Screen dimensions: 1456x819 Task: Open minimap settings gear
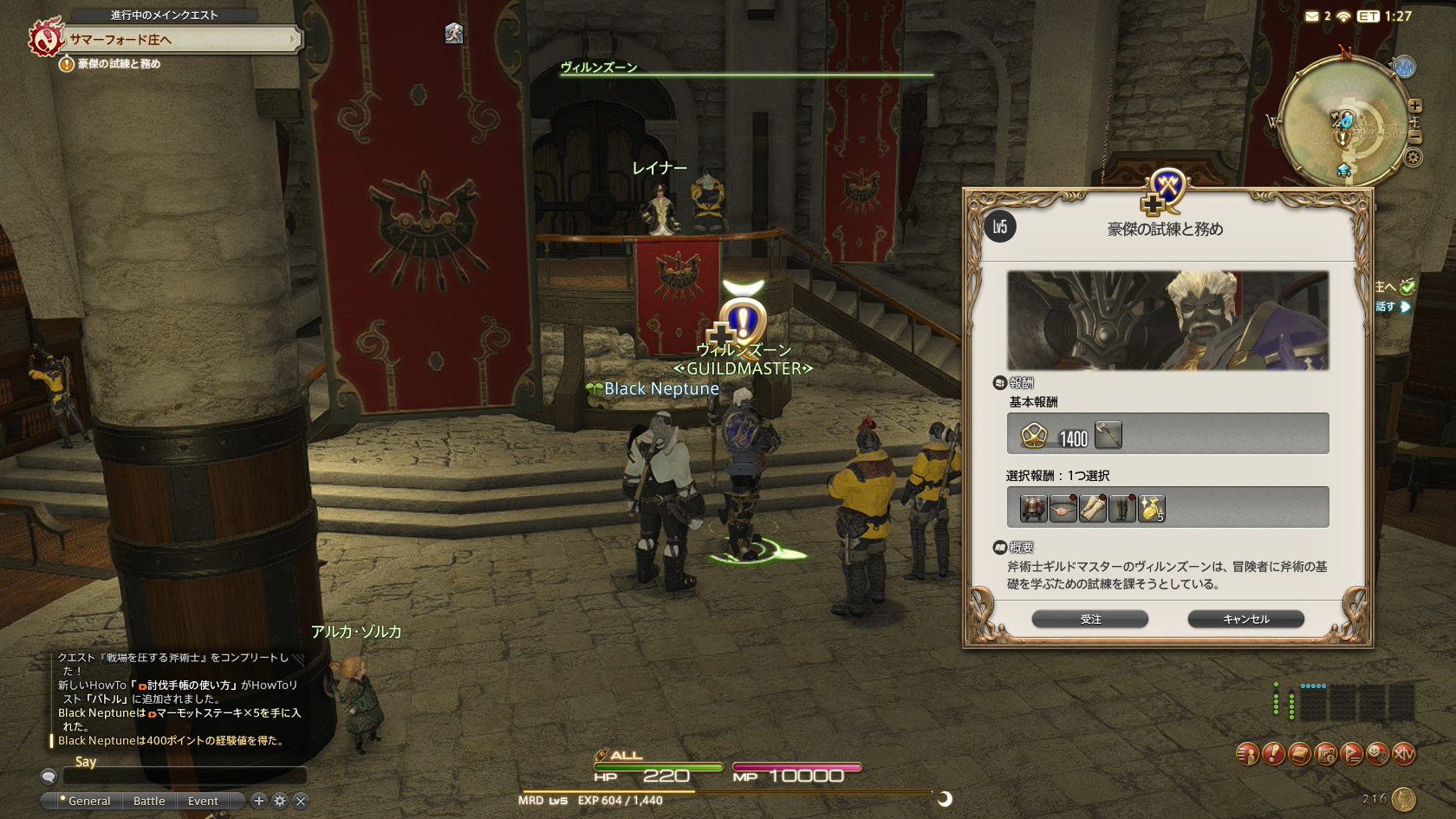click(1413, 158)
